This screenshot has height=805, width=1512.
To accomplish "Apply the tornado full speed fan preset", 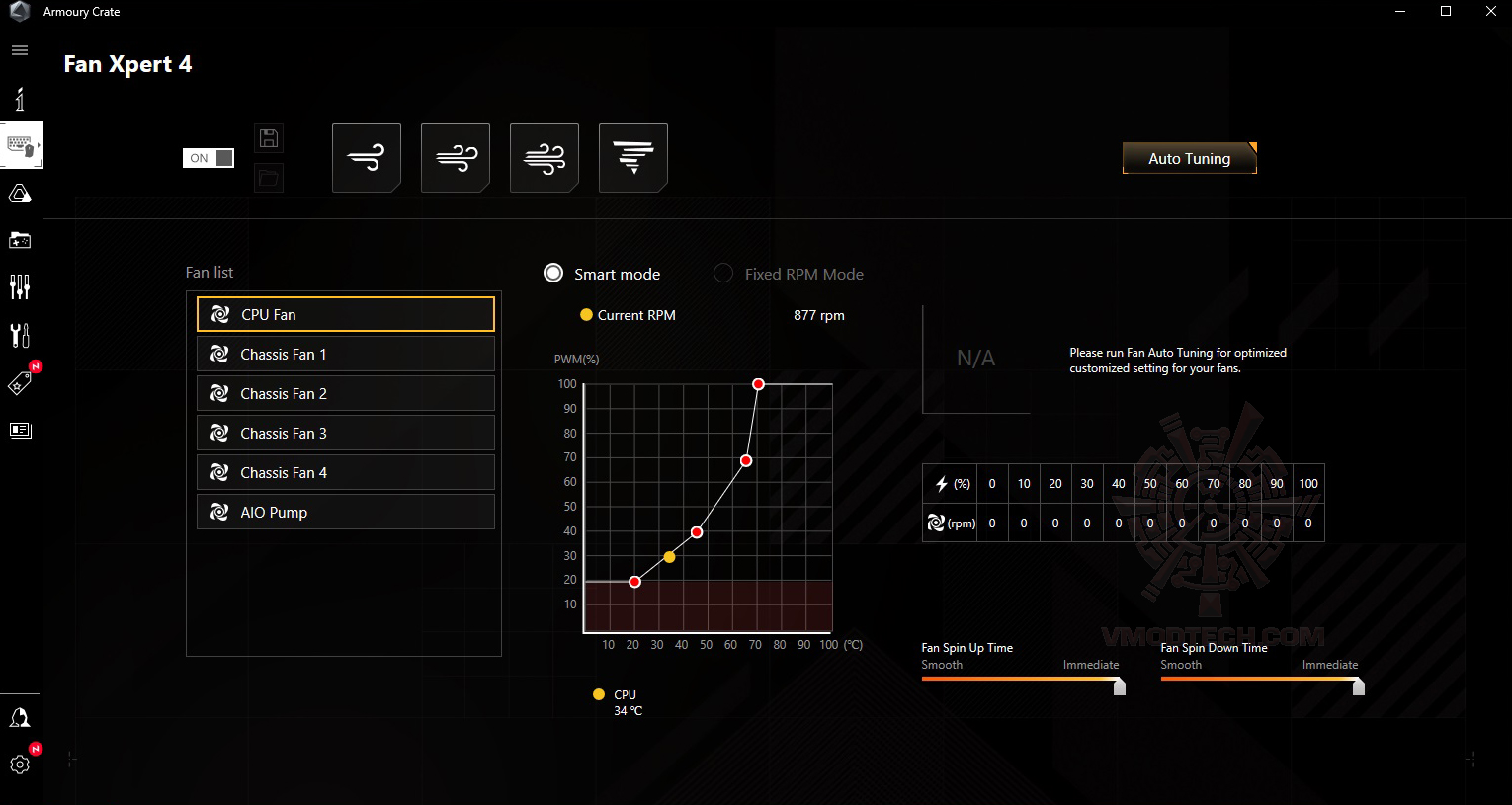I will [633, 158].
